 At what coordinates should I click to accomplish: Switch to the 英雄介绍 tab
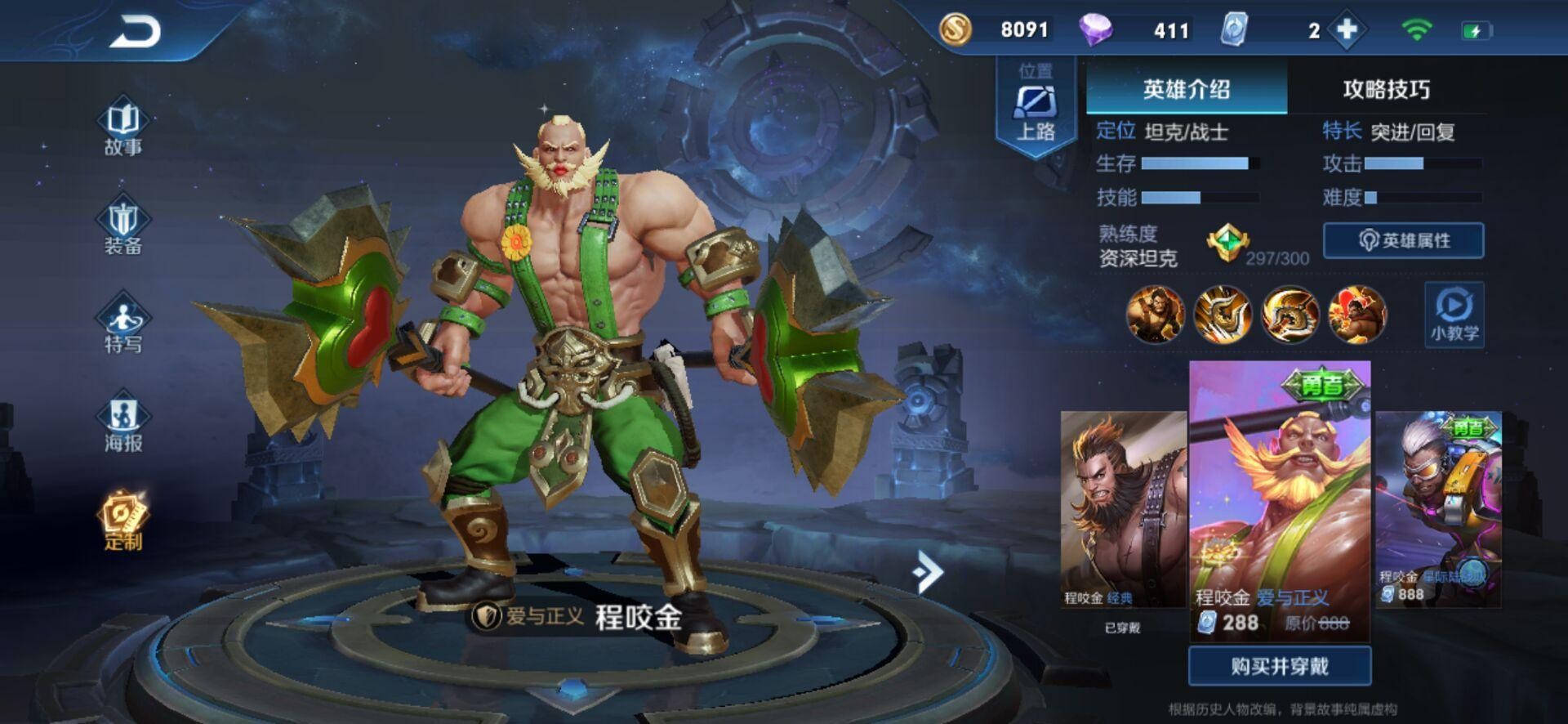[1186, 89]
